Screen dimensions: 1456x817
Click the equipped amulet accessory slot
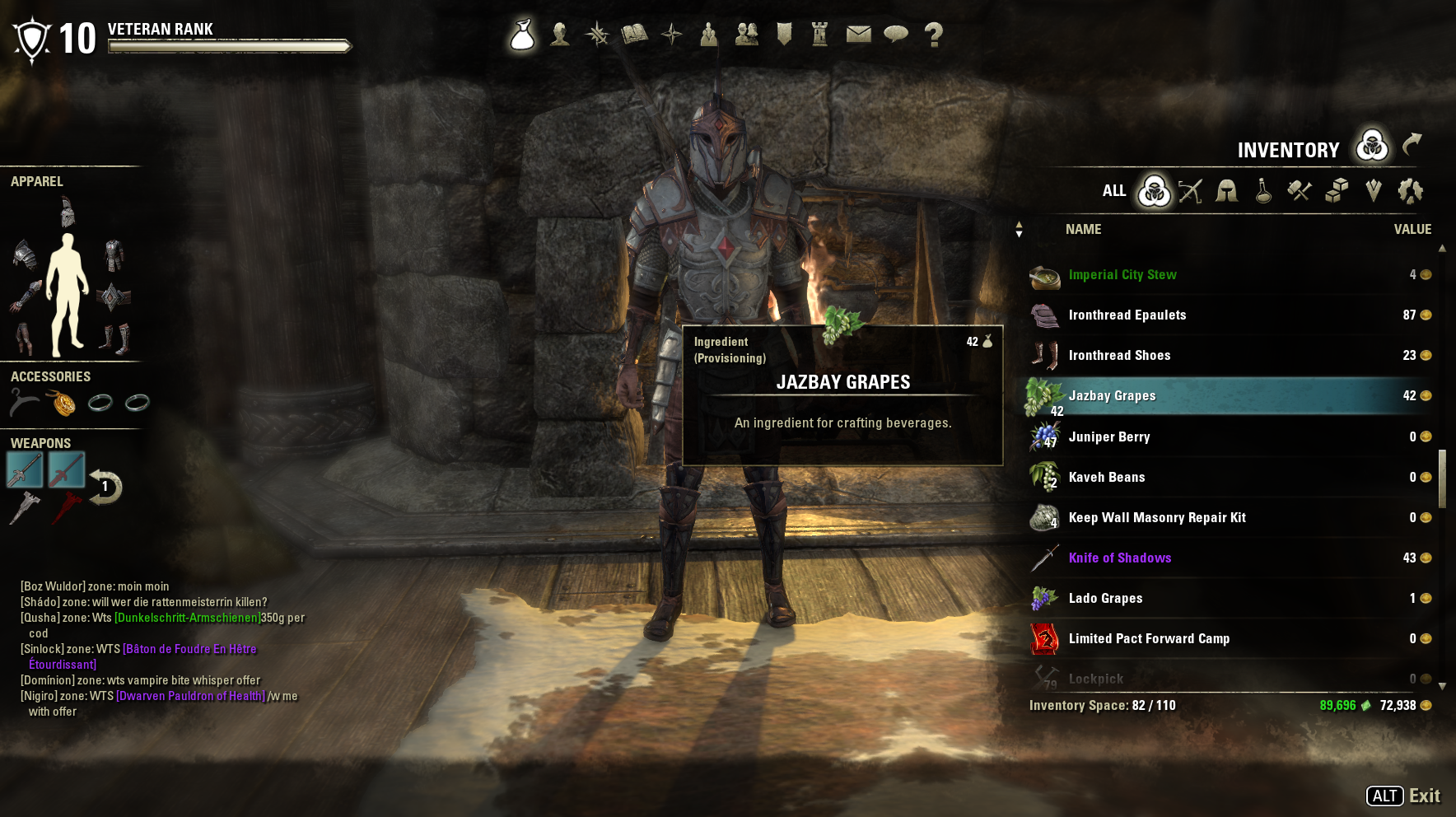point(62,403)
